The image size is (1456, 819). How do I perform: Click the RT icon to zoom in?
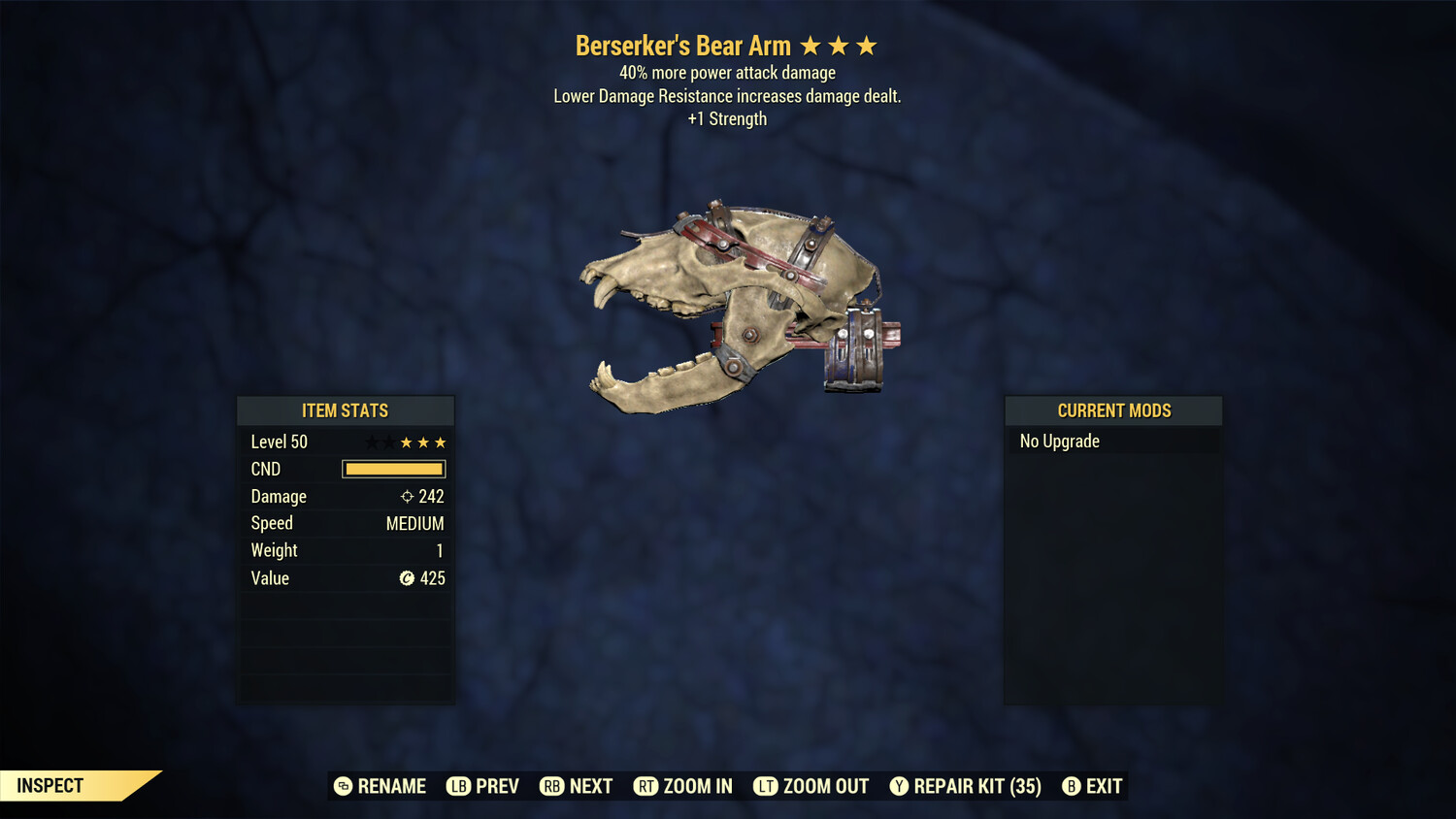[x=645, y=786]
